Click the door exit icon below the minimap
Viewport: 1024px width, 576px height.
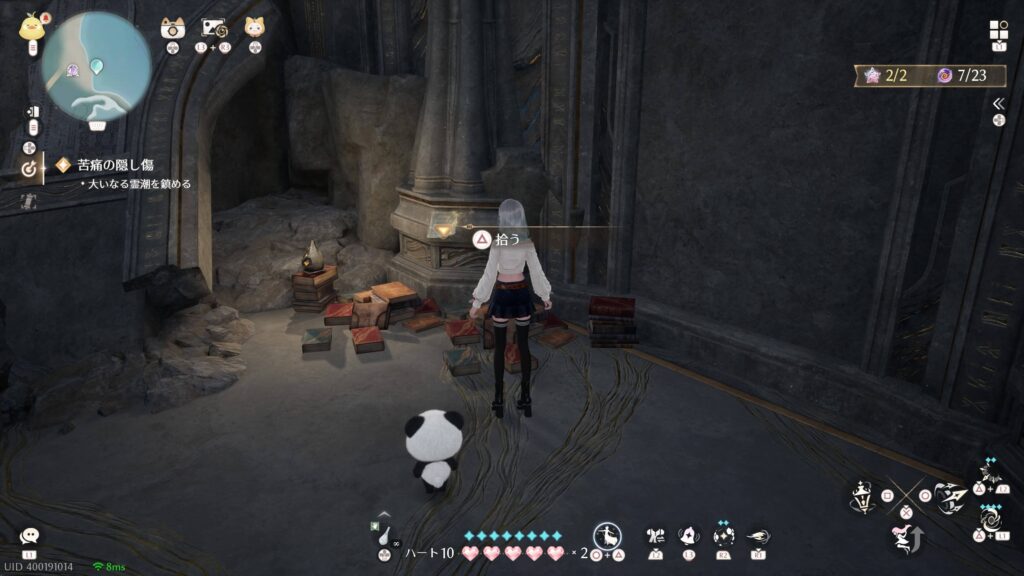tap(32, 111)
